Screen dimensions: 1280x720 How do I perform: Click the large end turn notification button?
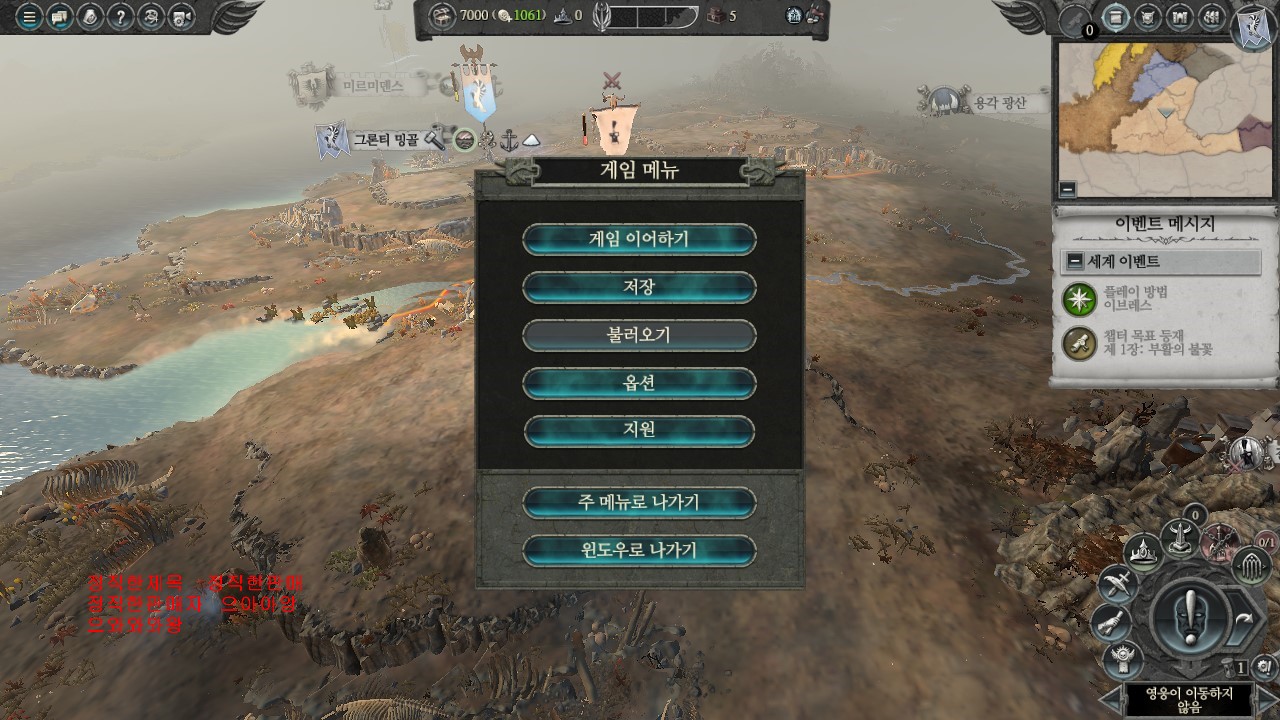point(1190,618)
